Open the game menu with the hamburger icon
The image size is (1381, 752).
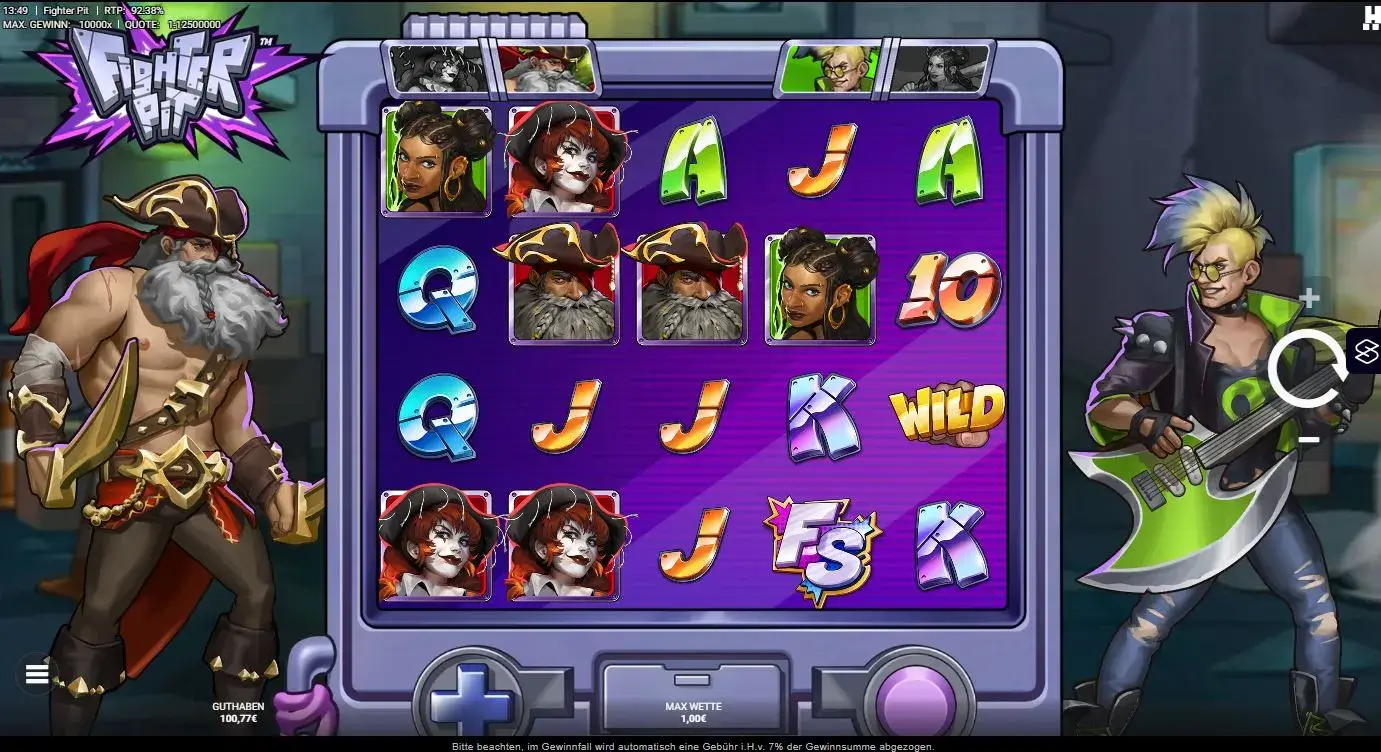coord(37,673)
